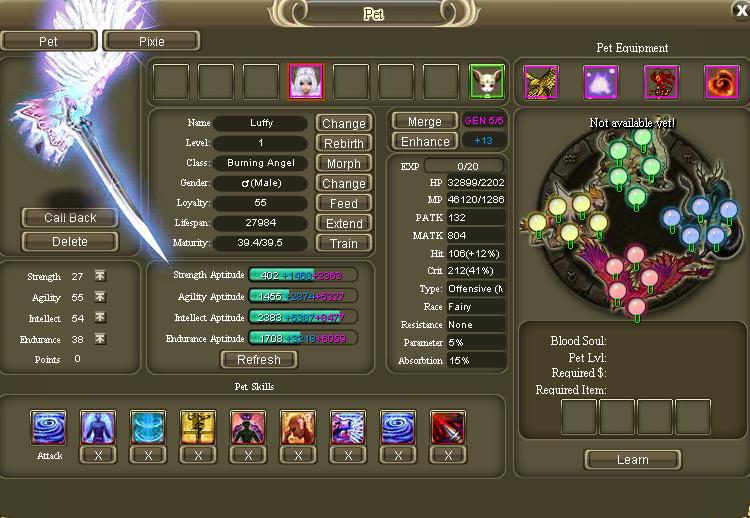Select the golden bird pet equipment
750x518 pixels.
[x=541, y=82]
